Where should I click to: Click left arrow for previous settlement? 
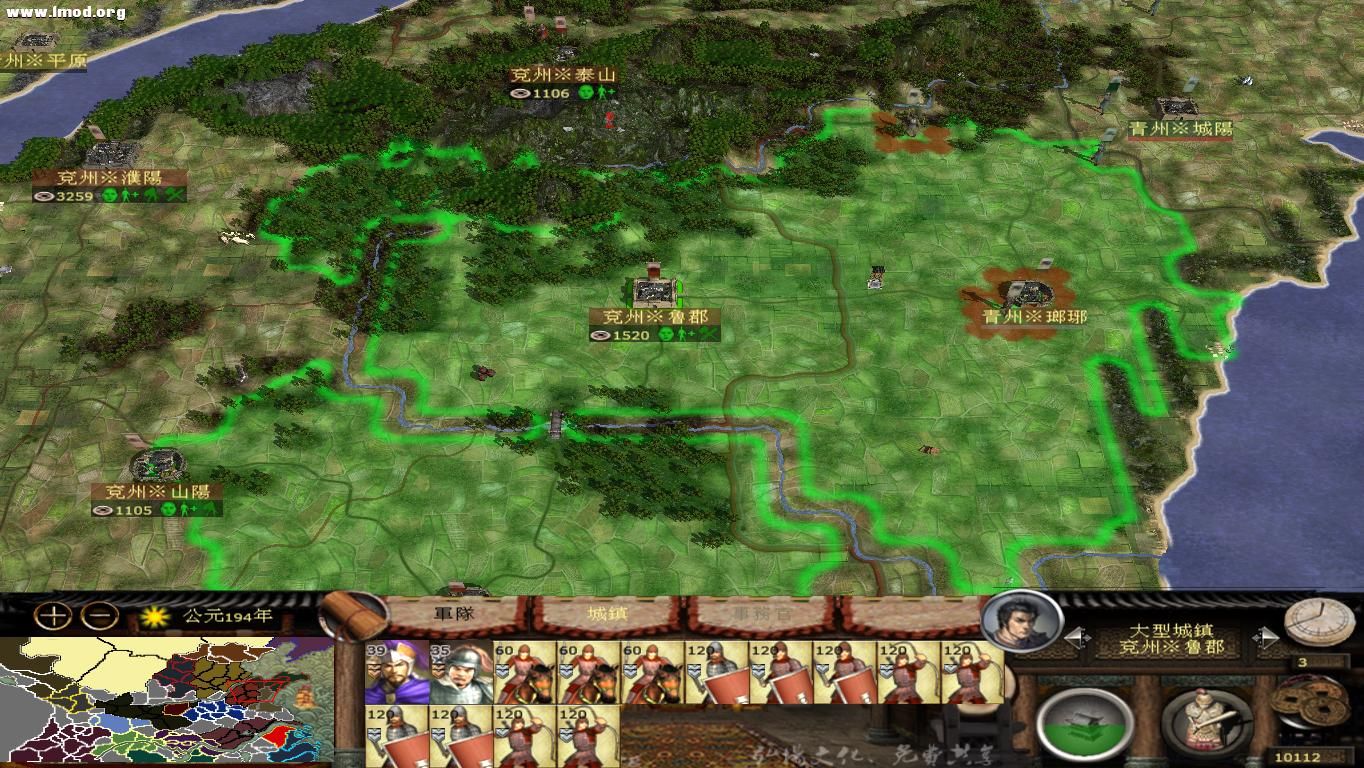pos(1076,636)
